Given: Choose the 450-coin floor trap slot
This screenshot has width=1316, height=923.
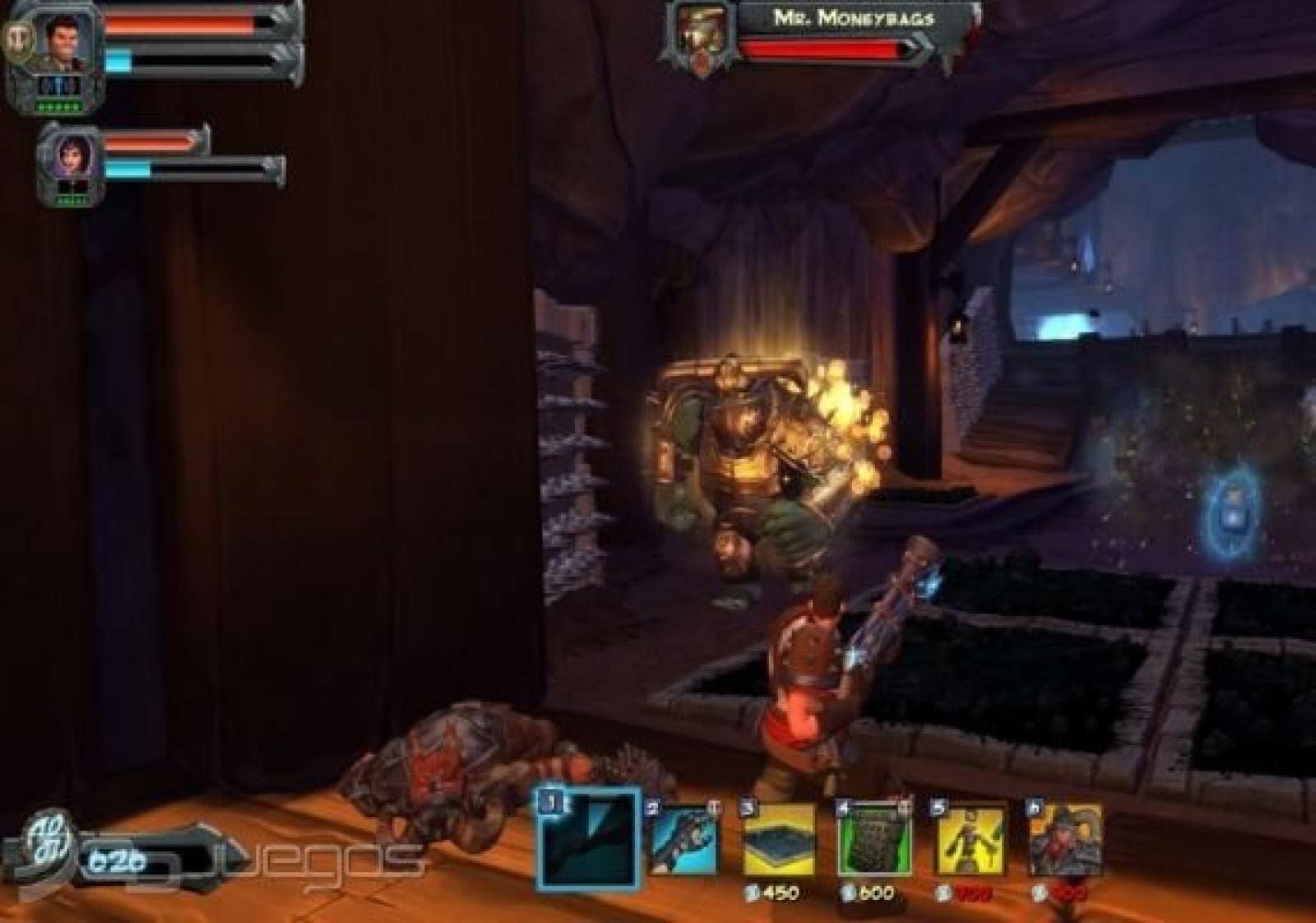Looking at the screenshot, I should pyautogui.click(x=778, y=841).
